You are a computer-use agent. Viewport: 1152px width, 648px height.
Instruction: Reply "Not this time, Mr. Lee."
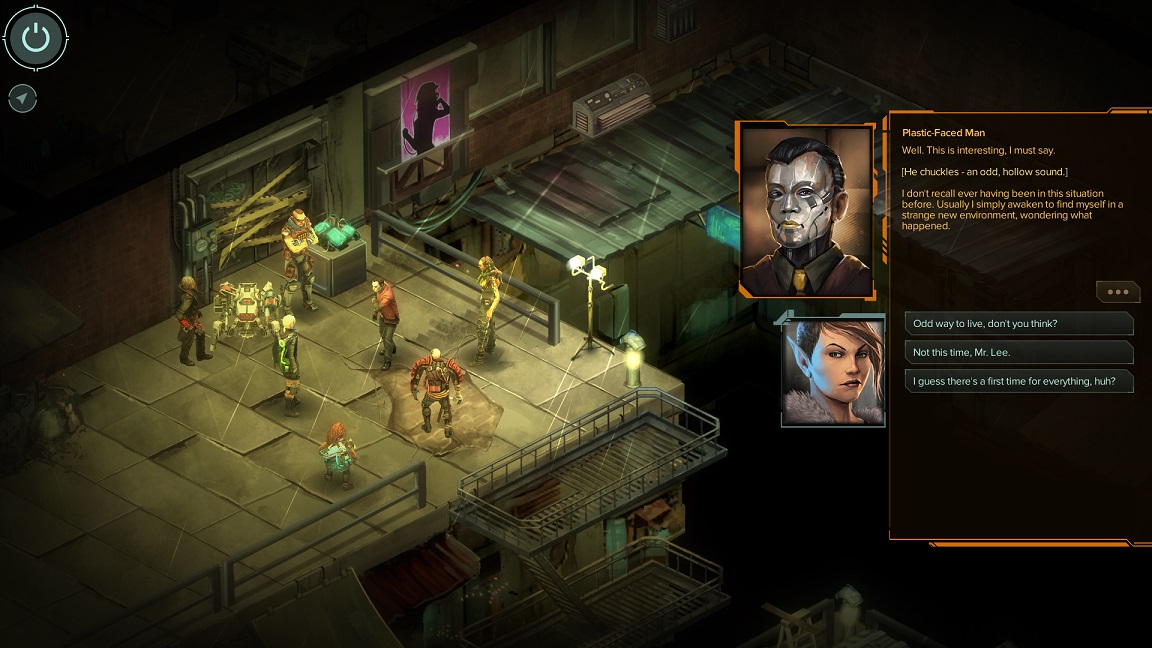tap(1018, 352)
